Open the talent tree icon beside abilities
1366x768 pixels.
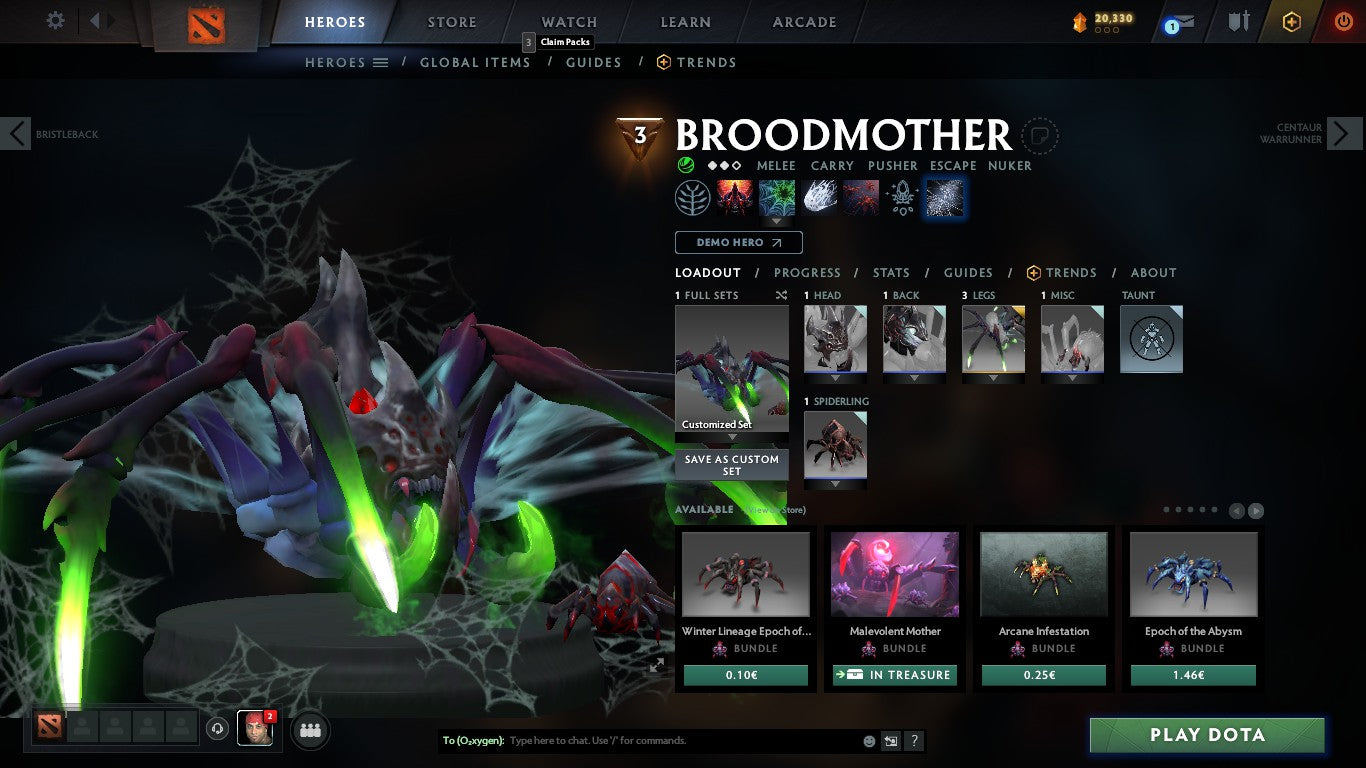[690, 197]
